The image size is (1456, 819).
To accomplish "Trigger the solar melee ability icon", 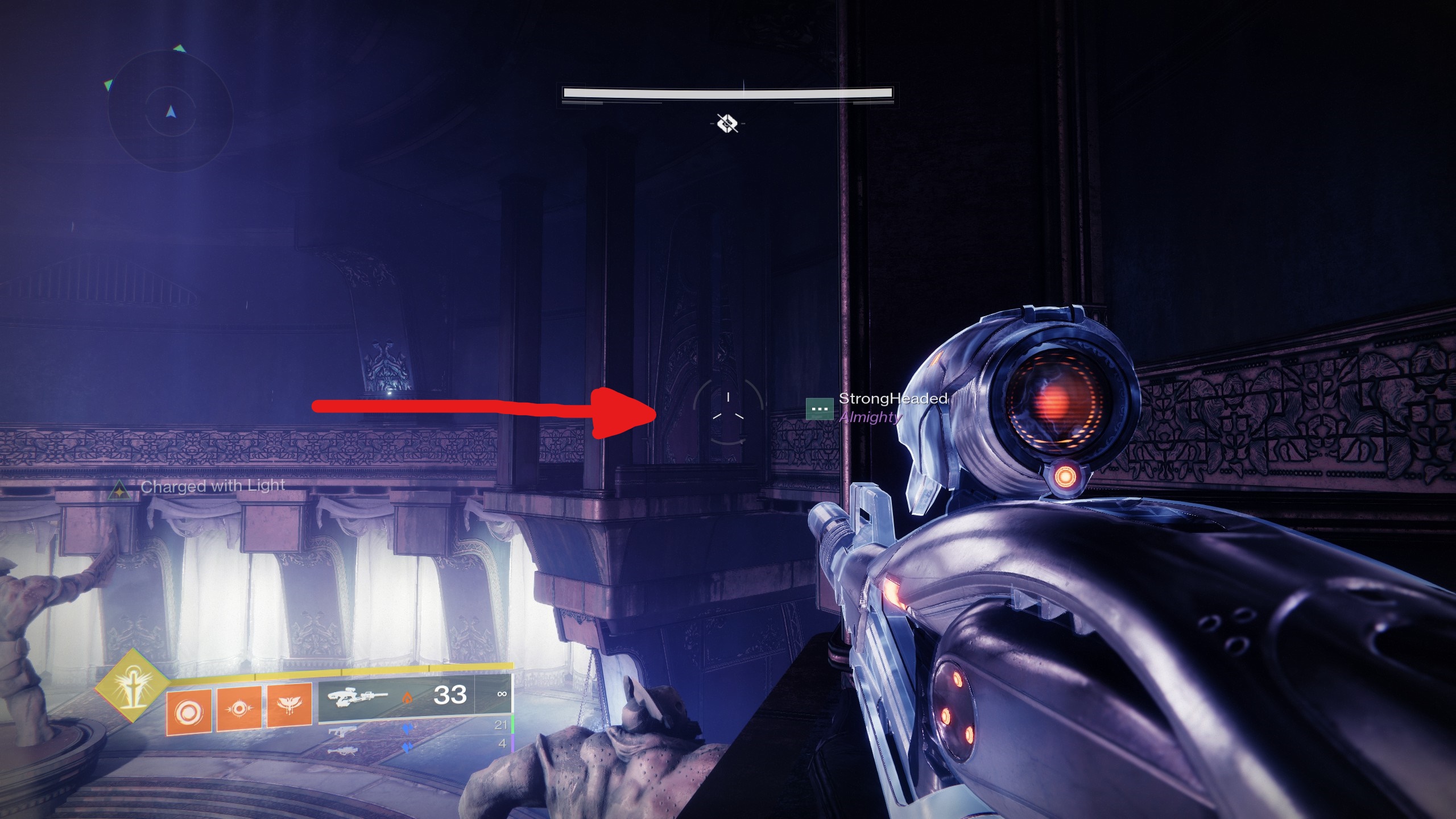I will (238, 709).
